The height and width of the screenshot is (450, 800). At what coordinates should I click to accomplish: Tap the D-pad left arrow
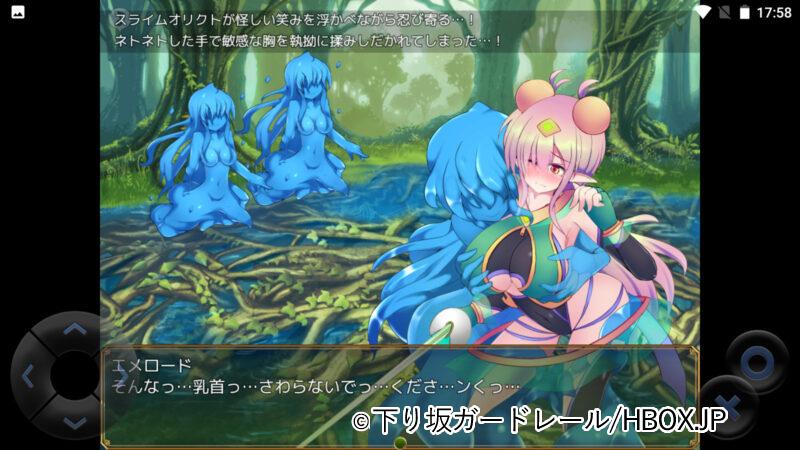27,377
